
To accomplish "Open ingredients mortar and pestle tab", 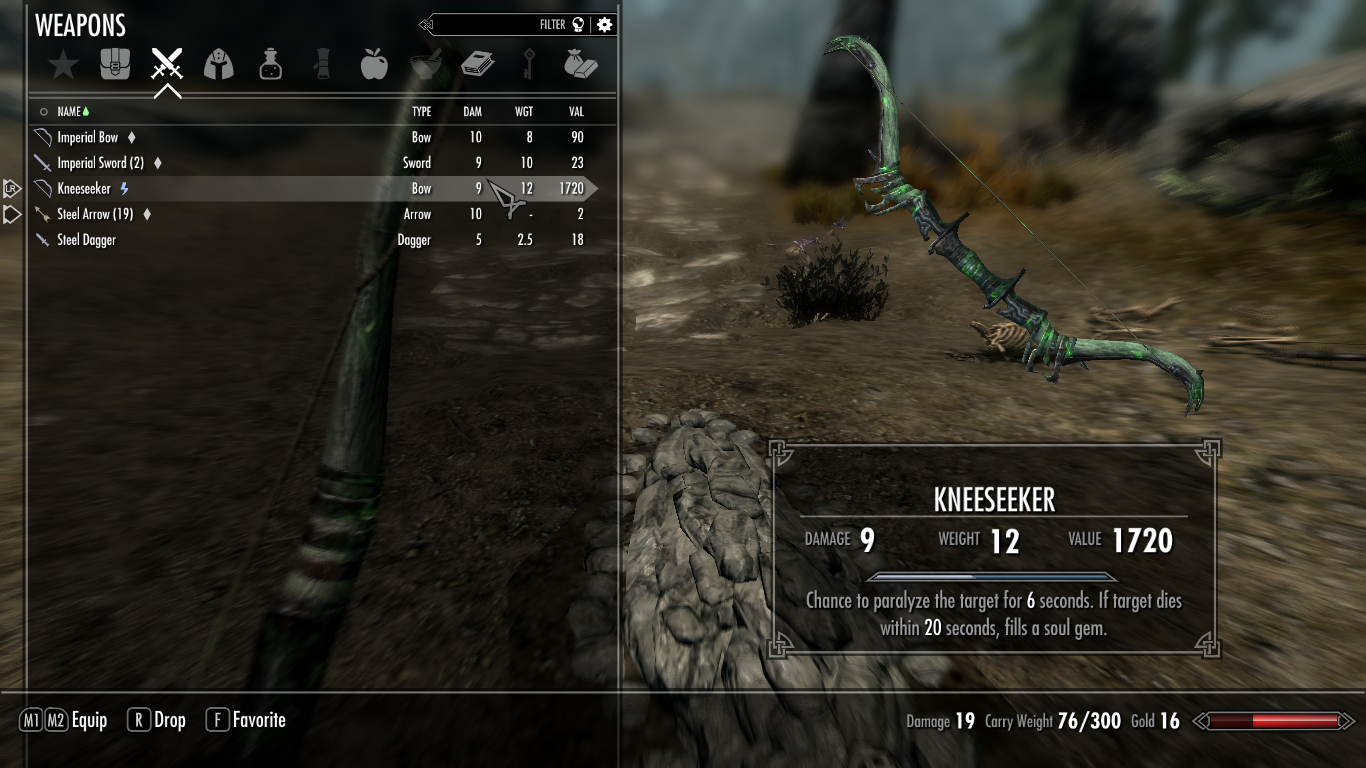I will 426,65.
